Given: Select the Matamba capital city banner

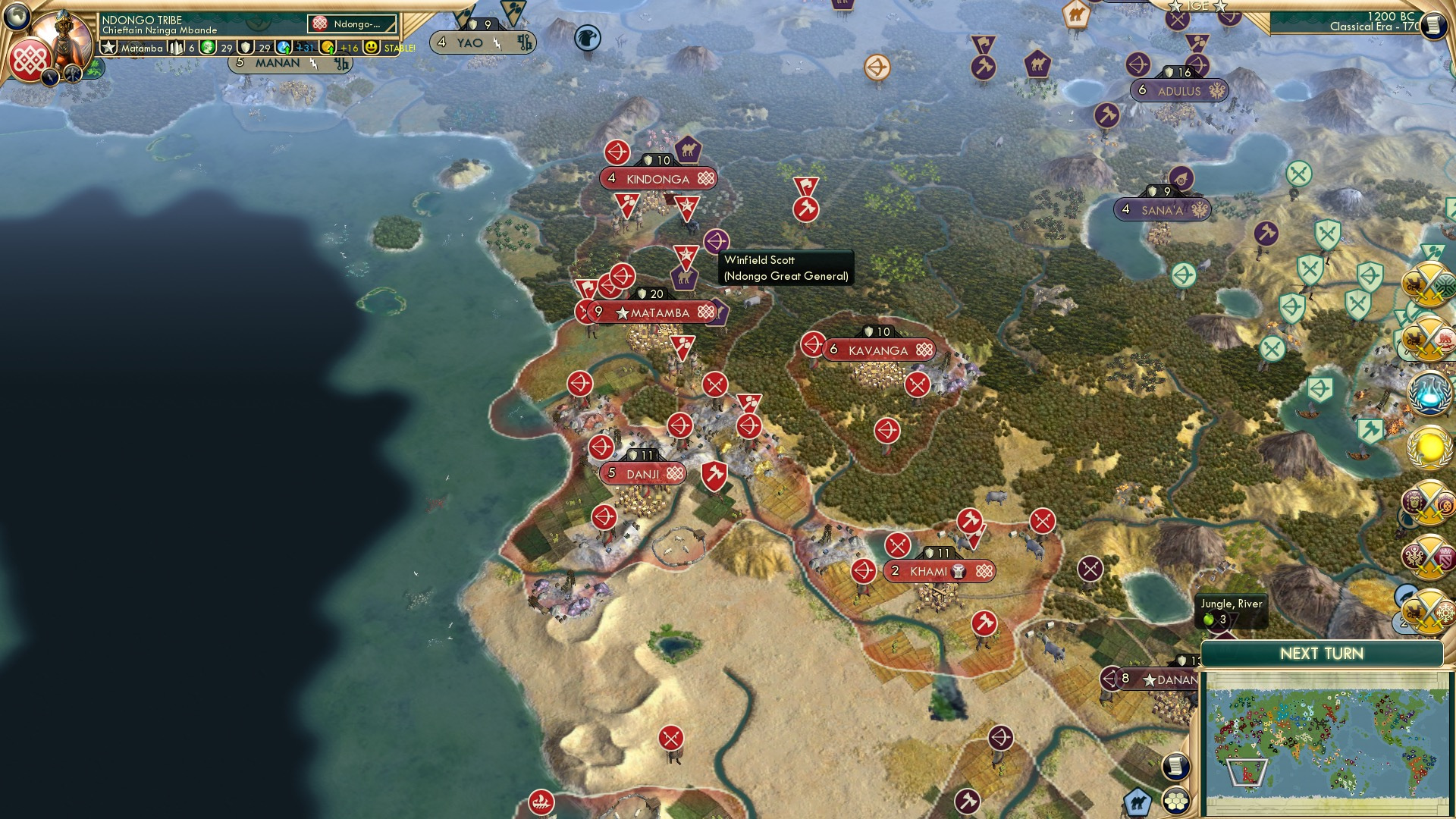Looking at the screenshot, I should coord(657,312).
